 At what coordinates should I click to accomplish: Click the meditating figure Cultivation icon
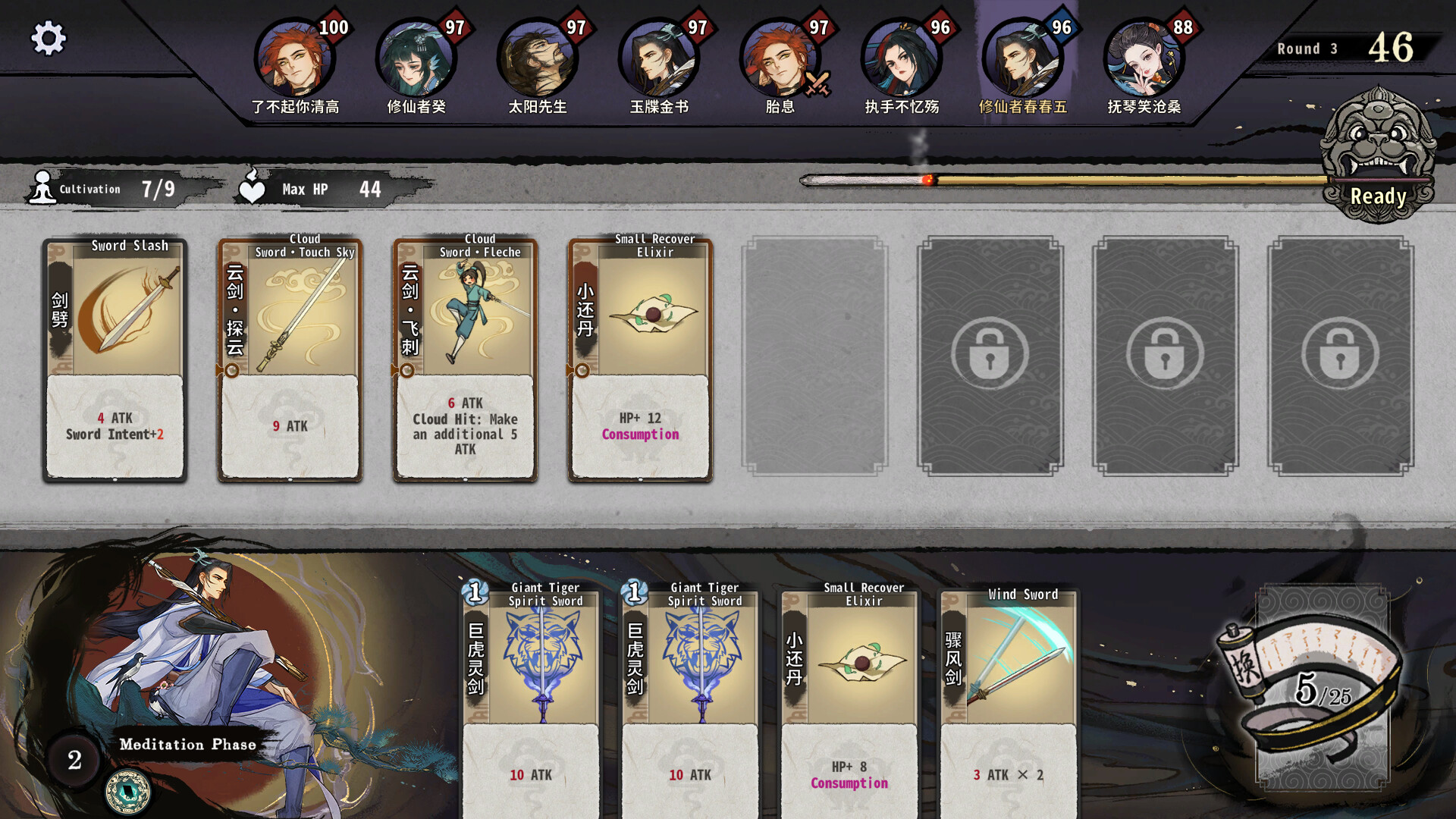click(42, 189)
